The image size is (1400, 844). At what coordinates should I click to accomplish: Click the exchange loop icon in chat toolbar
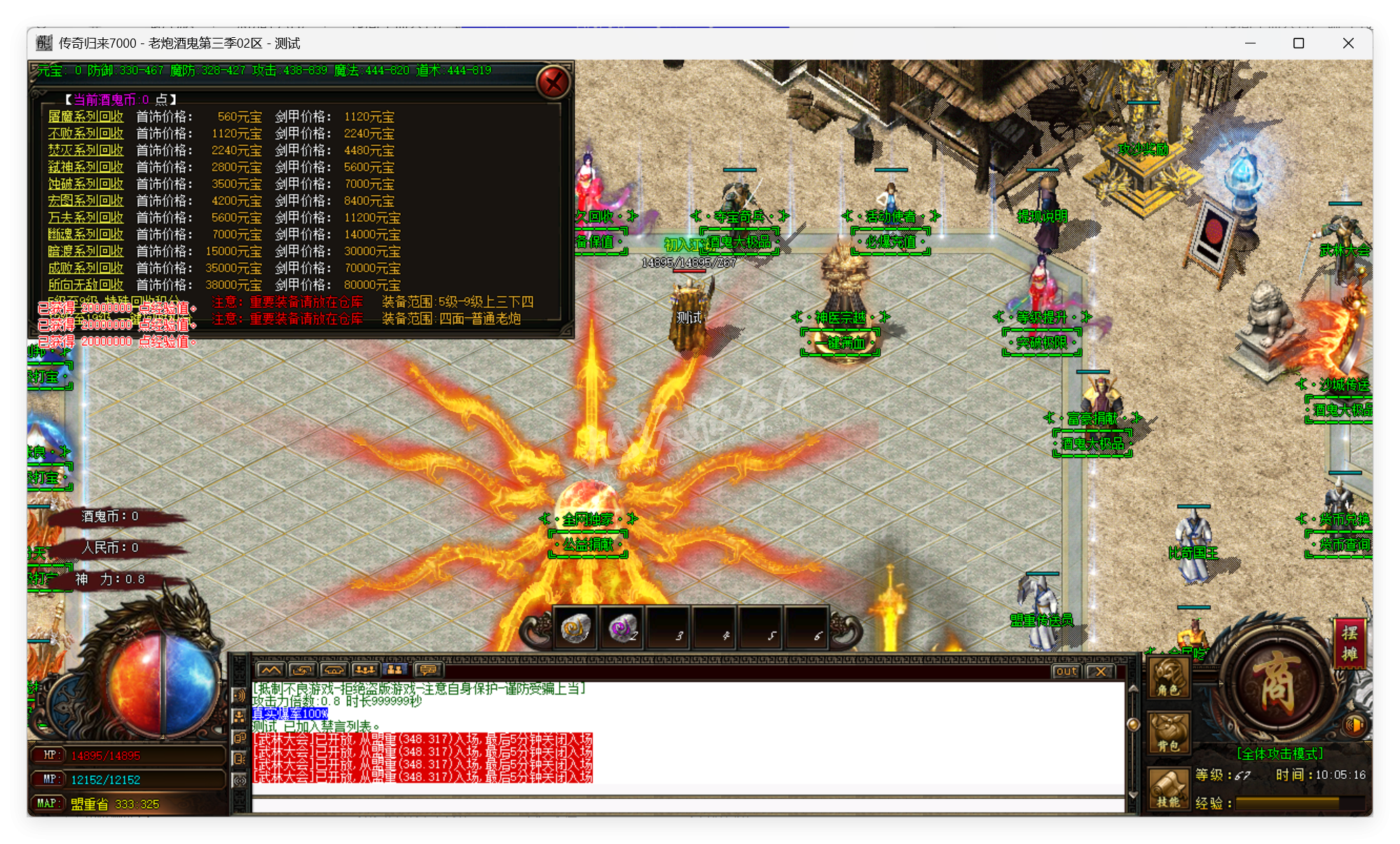pyautogui.click(x=301, y=669)
